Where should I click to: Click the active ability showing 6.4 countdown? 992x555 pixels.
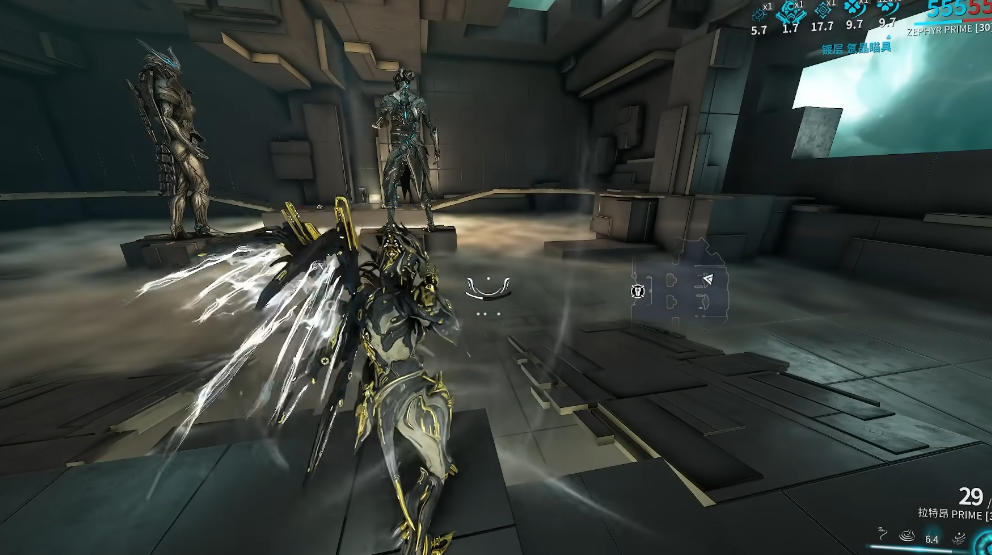point(932,538)
